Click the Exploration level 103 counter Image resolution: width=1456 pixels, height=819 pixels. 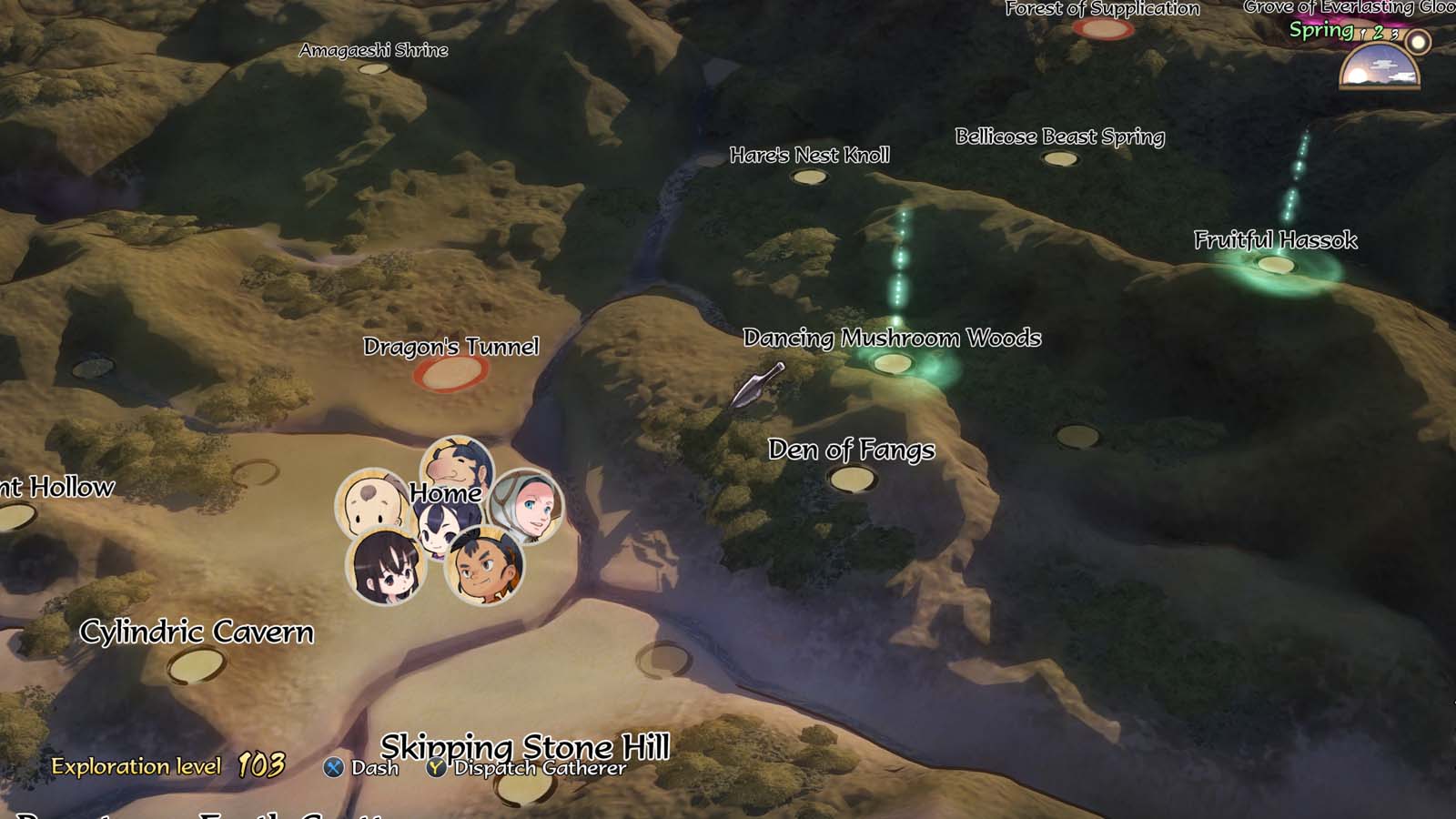(168, 765)
